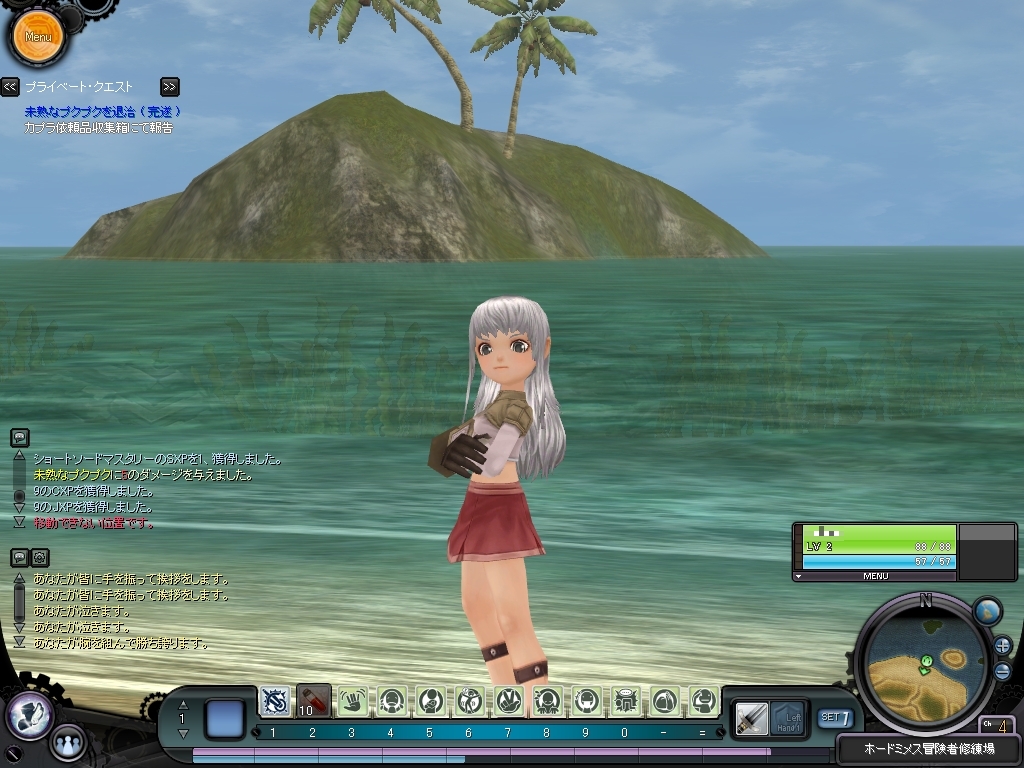This screenshot has width=1024, height=768.
Task: Select the blue tracked quest title
Action: 103,112
